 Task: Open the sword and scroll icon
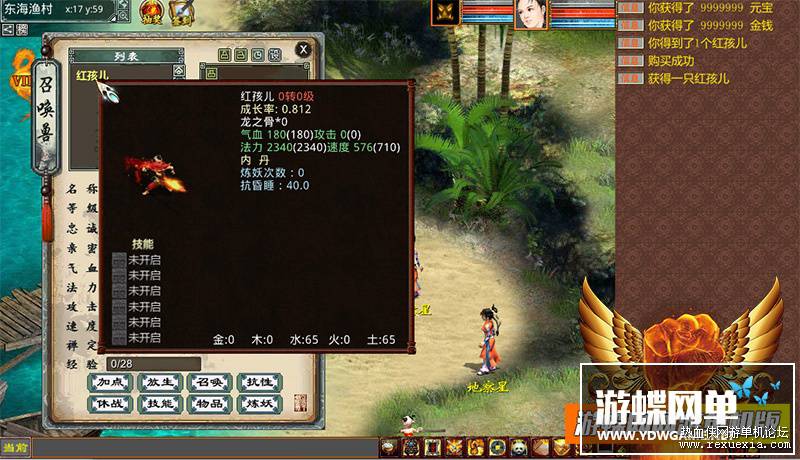click(x=183, y=15)
